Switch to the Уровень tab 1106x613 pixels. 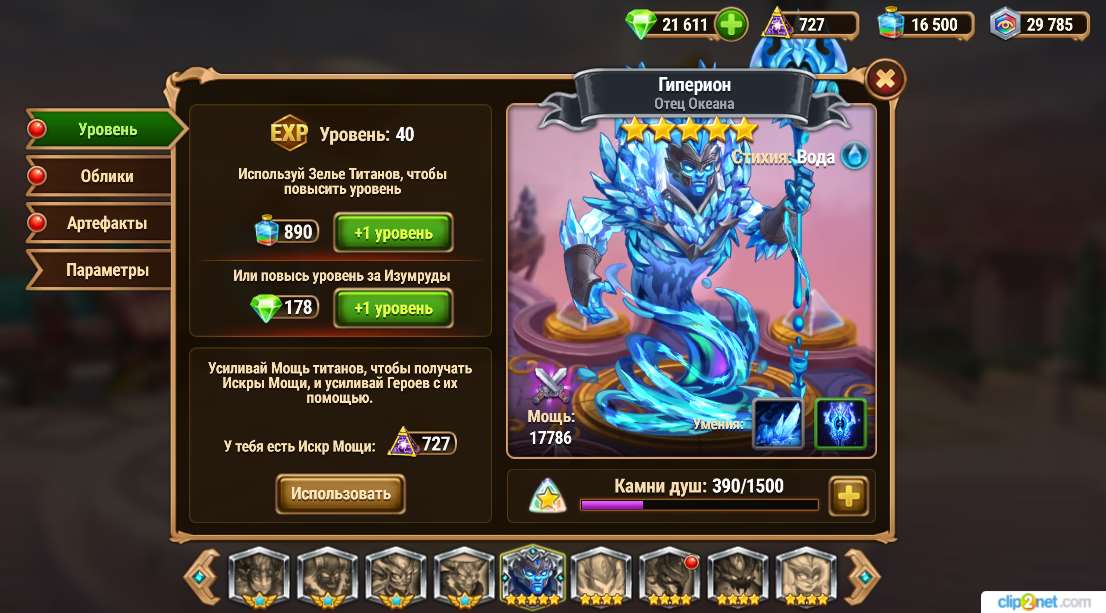[x=107, y=129]
